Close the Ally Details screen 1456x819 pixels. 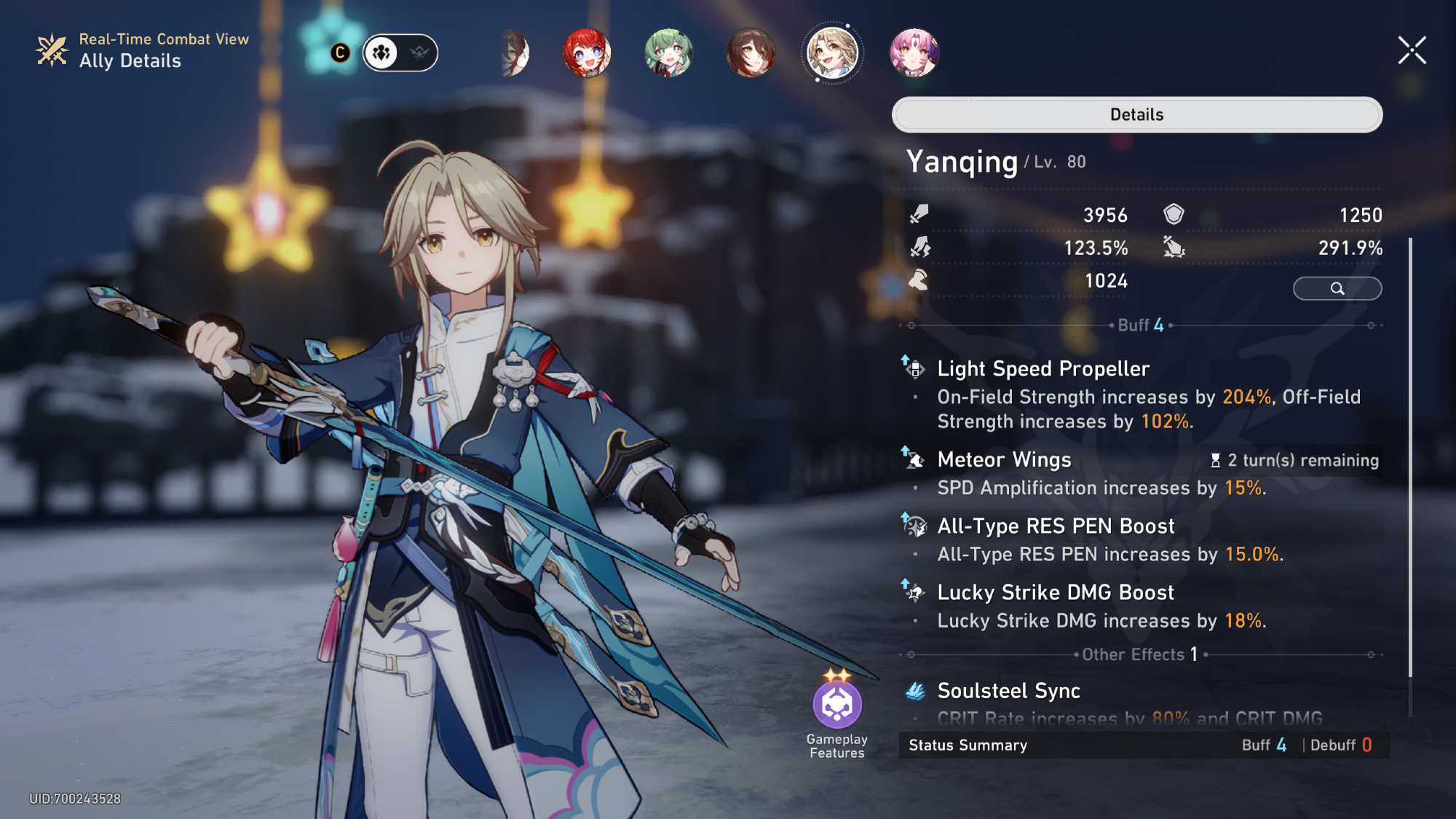1412,51
